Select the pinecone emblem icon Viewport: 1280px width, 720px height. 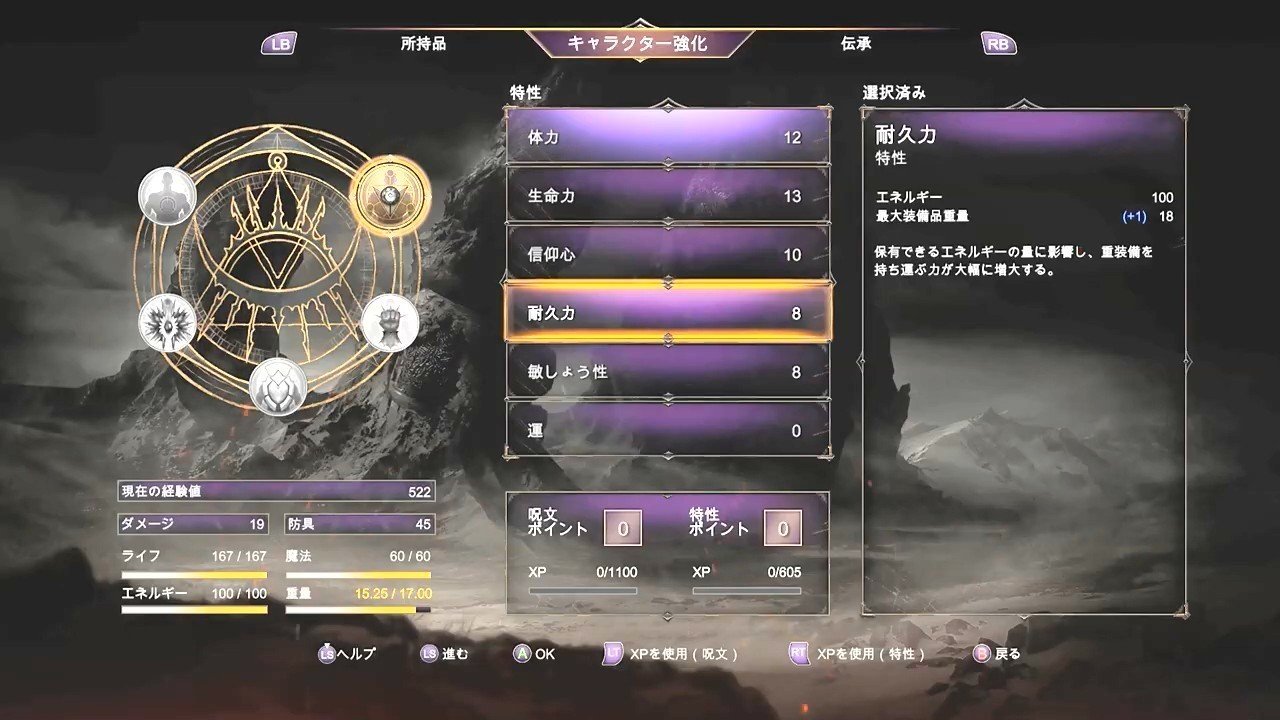pos(280,387)
